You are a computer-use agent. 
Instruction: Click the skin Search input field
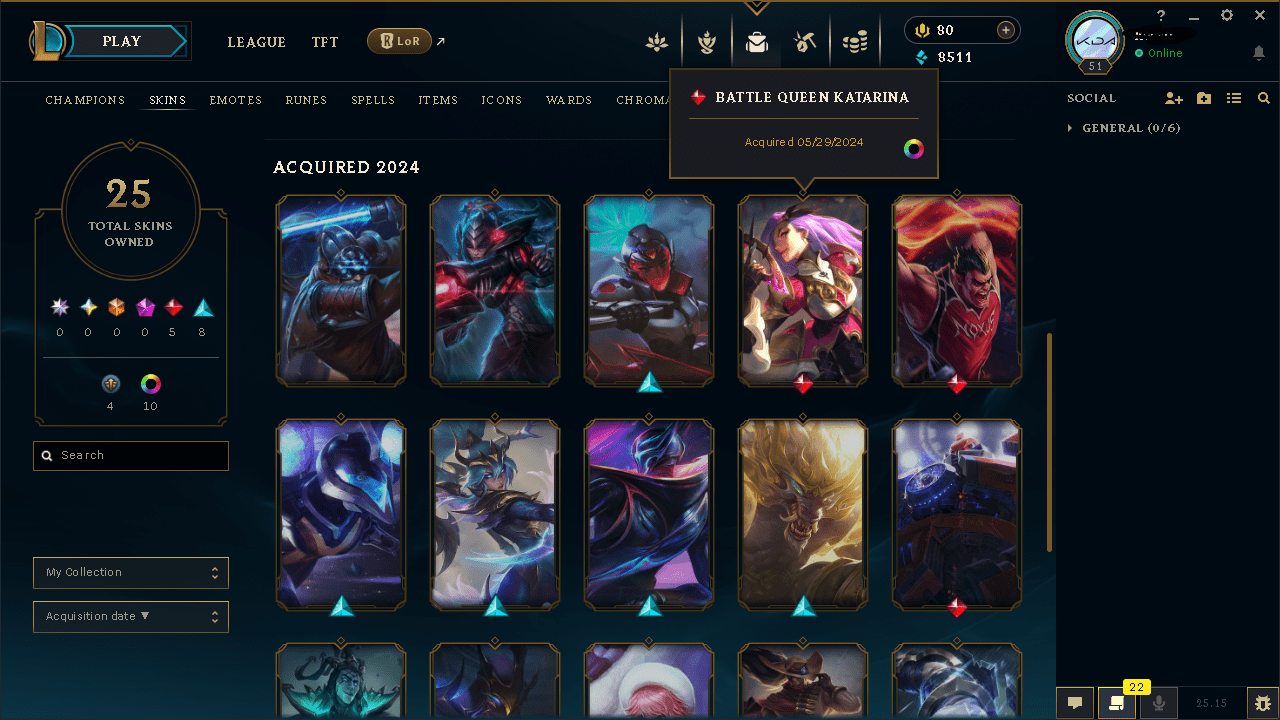pyautogui.click(x=130, y=455)
